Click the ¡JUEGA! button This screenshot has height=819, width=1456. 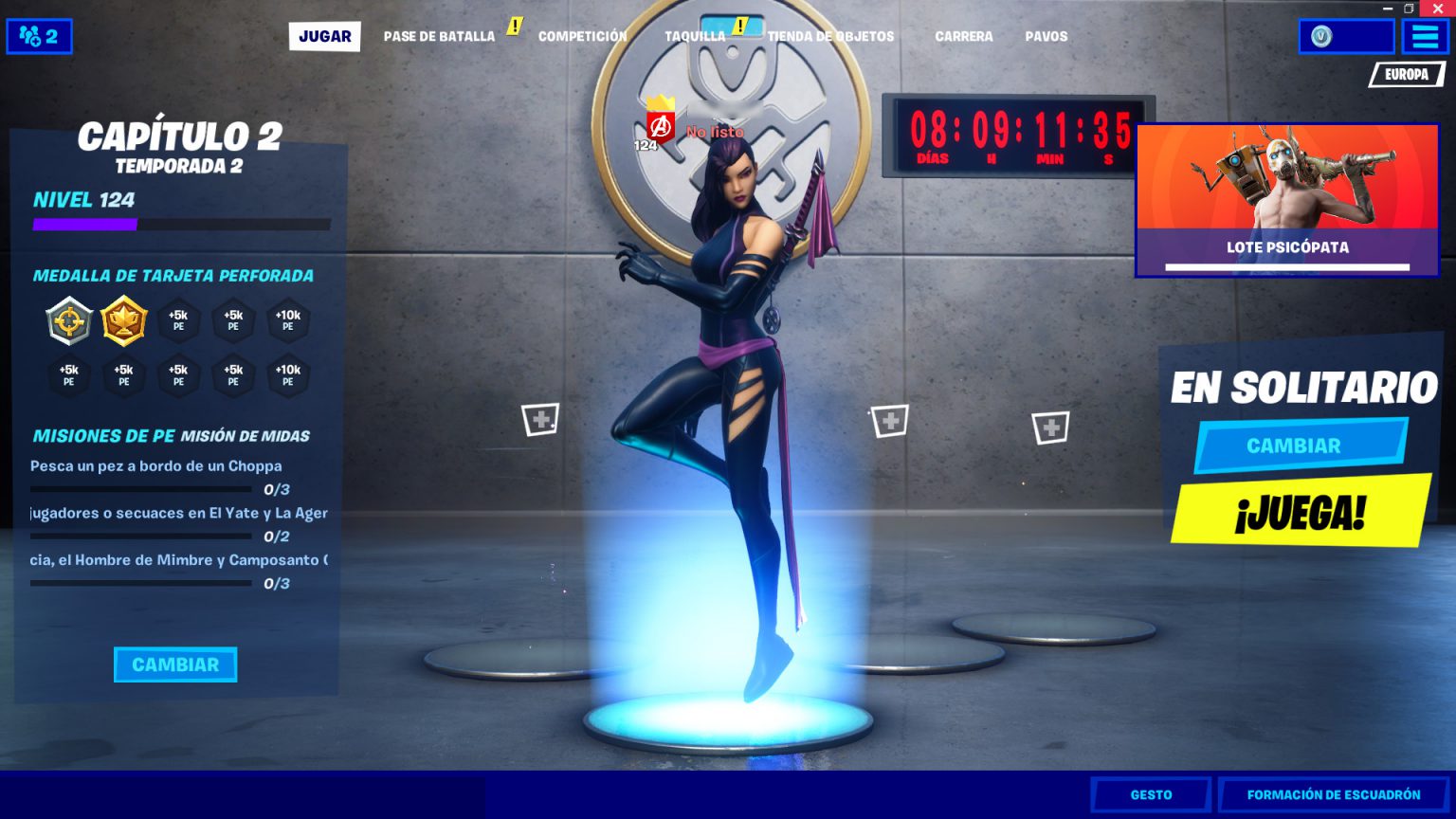(1300, 513)
